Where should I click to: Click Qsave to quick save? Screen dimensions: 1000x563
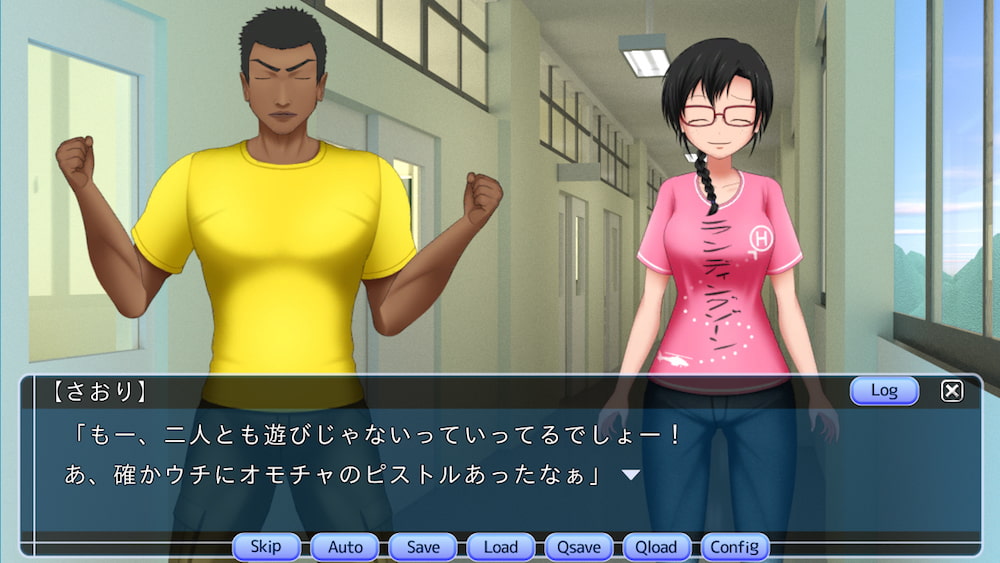pos(579,547)
